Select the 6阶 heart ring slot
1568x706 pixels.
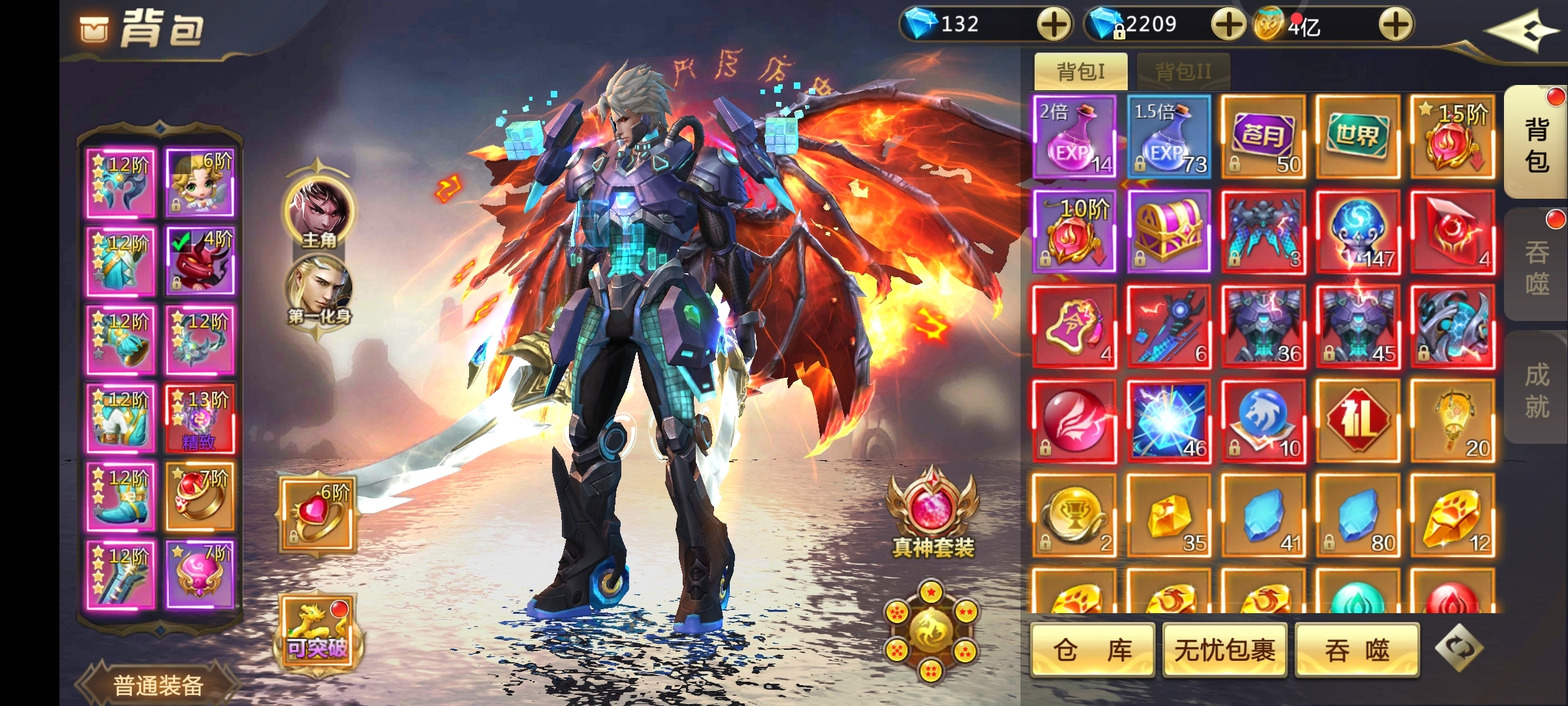pyautogui.click(x=318, y=514)
